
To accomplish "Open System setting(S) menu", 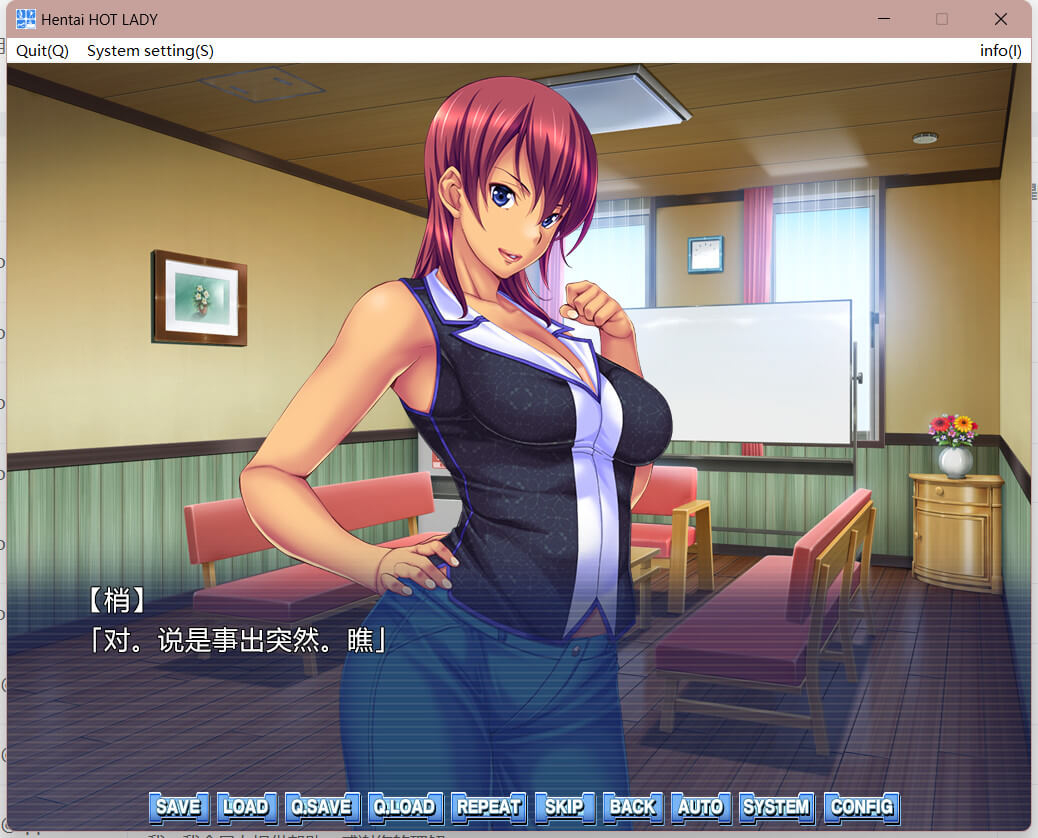I will (x=150, y=51).
